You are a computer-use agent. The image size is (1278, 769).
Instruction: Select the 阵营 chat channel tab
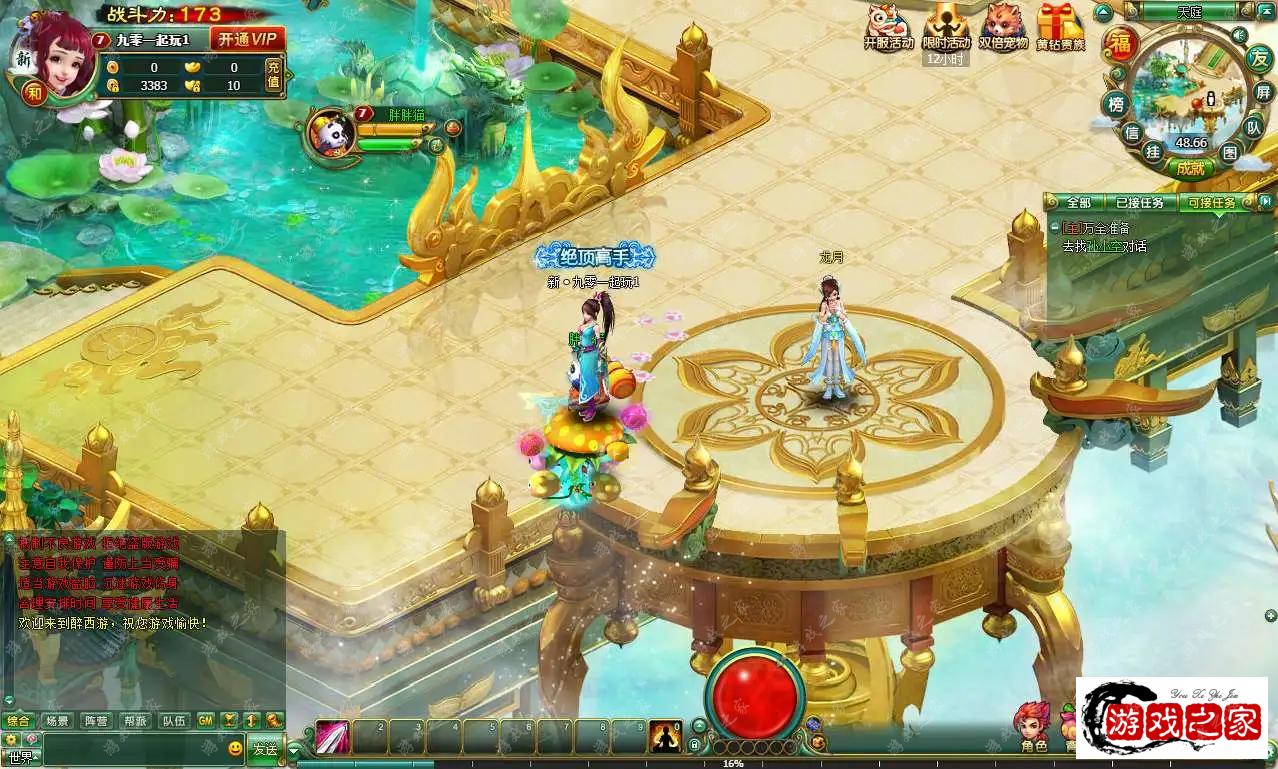coord(96,720)
